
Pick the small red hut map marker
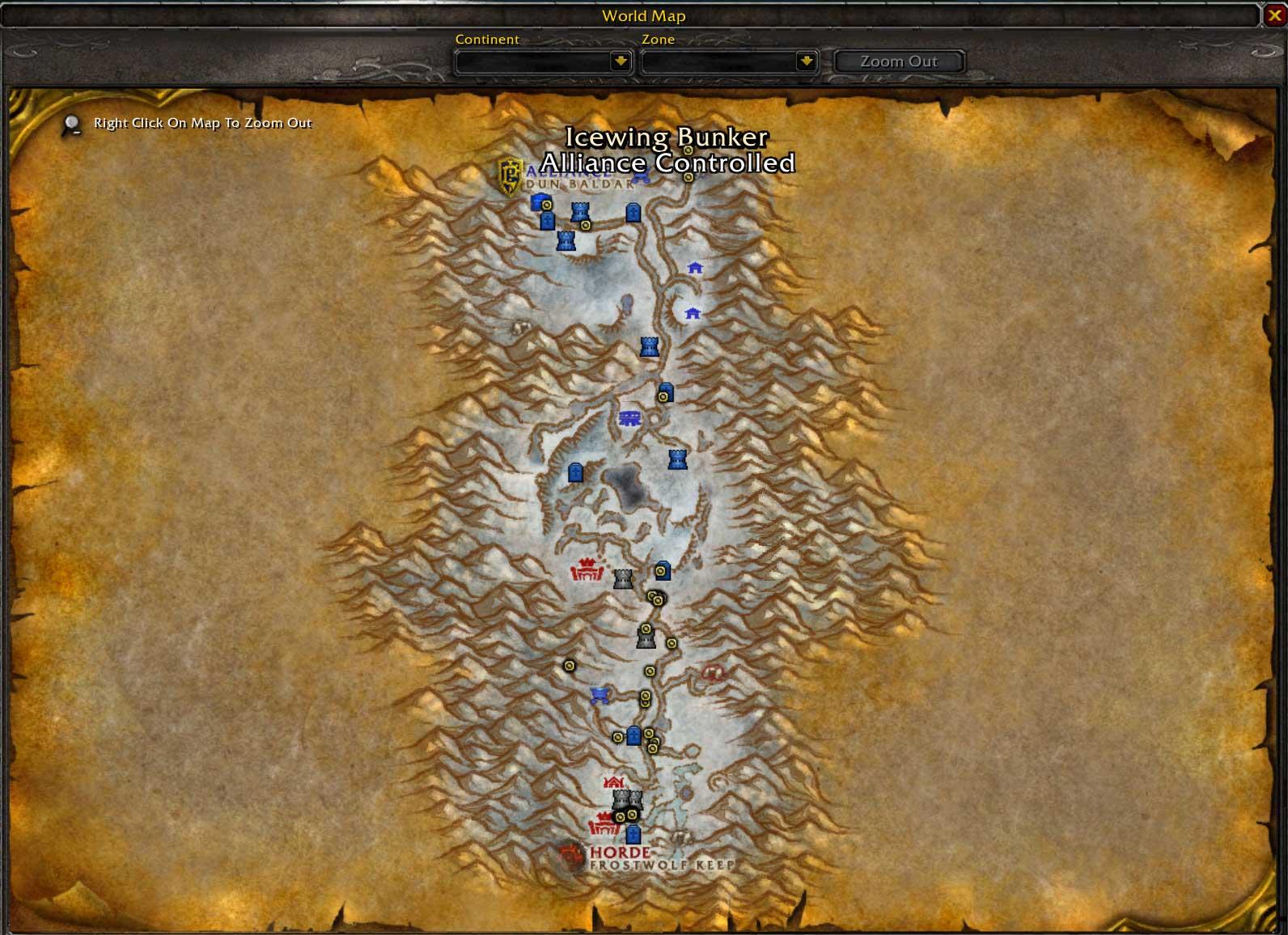(x=613, y=782)
